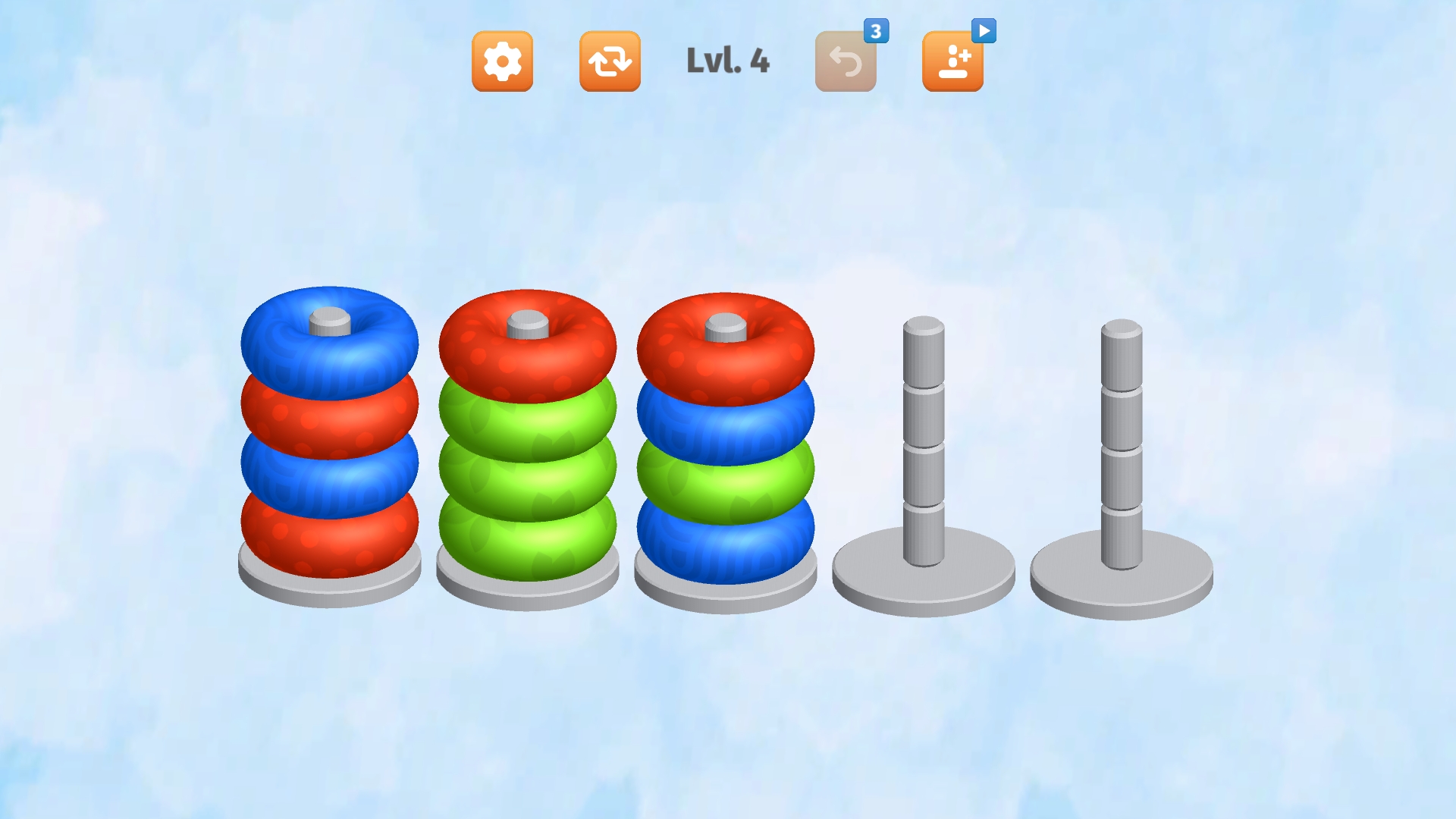
Task: Tap the blue play badge on the add button
Action: point(986,29)
